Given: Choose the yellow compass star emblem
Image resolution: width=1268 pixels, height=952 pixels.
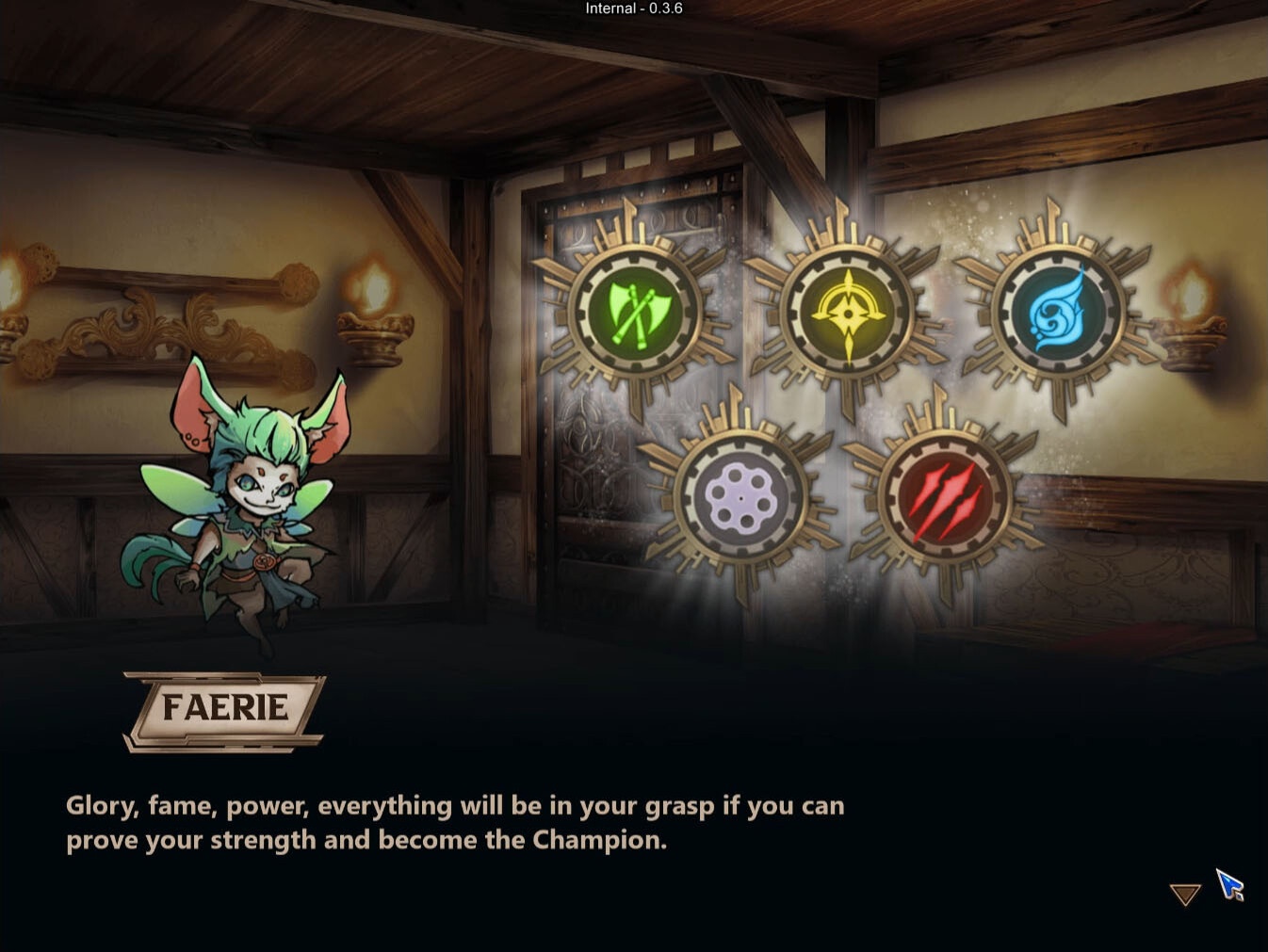Looking at the screenshot, I should [x=848, y=311].
